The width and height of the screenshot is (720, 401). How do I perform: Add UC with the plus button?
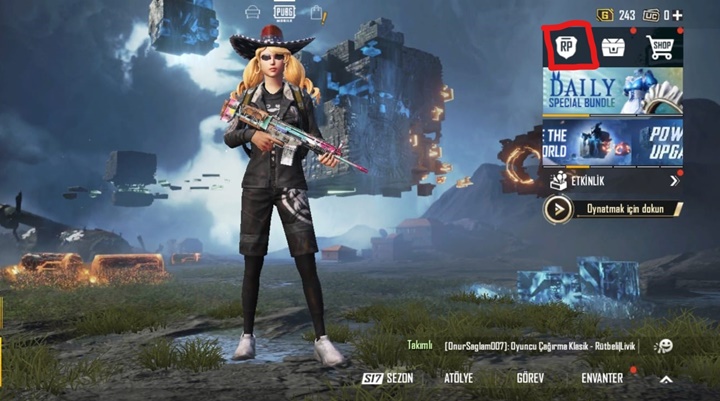click(x=677, y=15)
